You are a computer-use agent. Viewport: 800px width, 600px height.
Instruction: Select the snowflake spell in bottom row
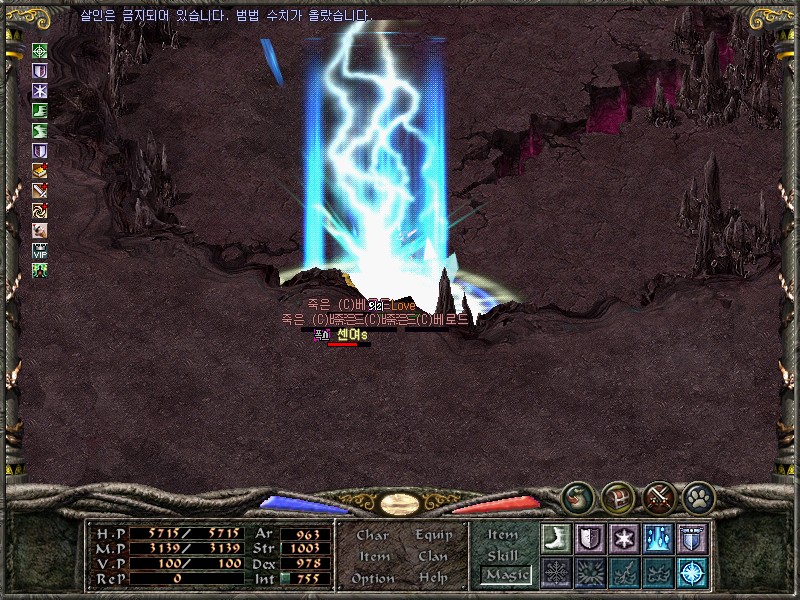click(x=555, y=572)
